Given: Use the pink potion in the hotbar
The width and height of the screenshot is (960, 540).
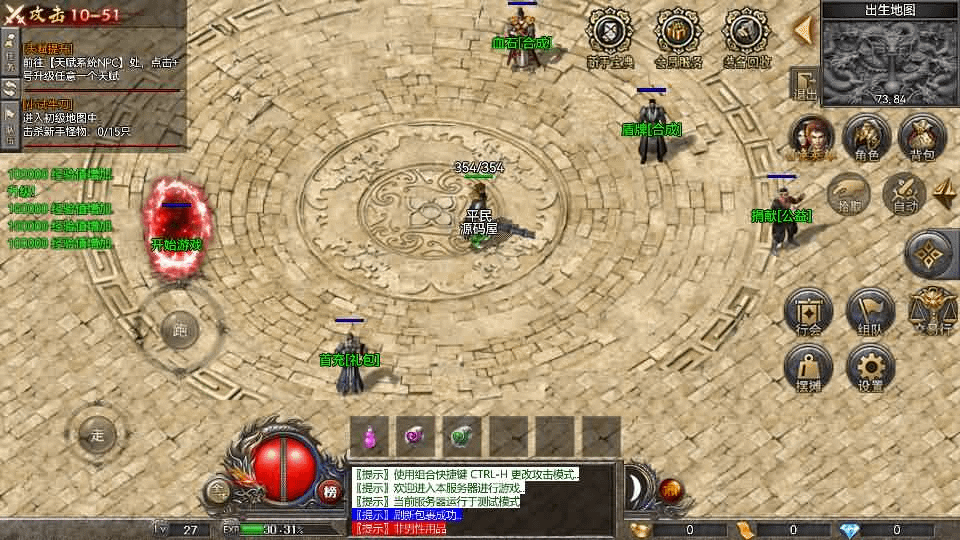Looking at the screenshot, I should pos(370,436).
